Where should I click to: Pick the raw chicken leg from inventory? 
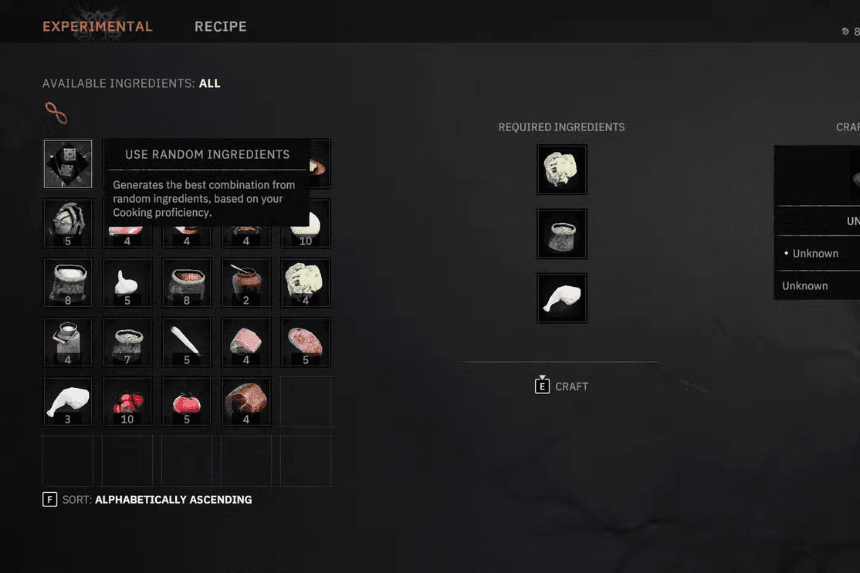(68, 401)
